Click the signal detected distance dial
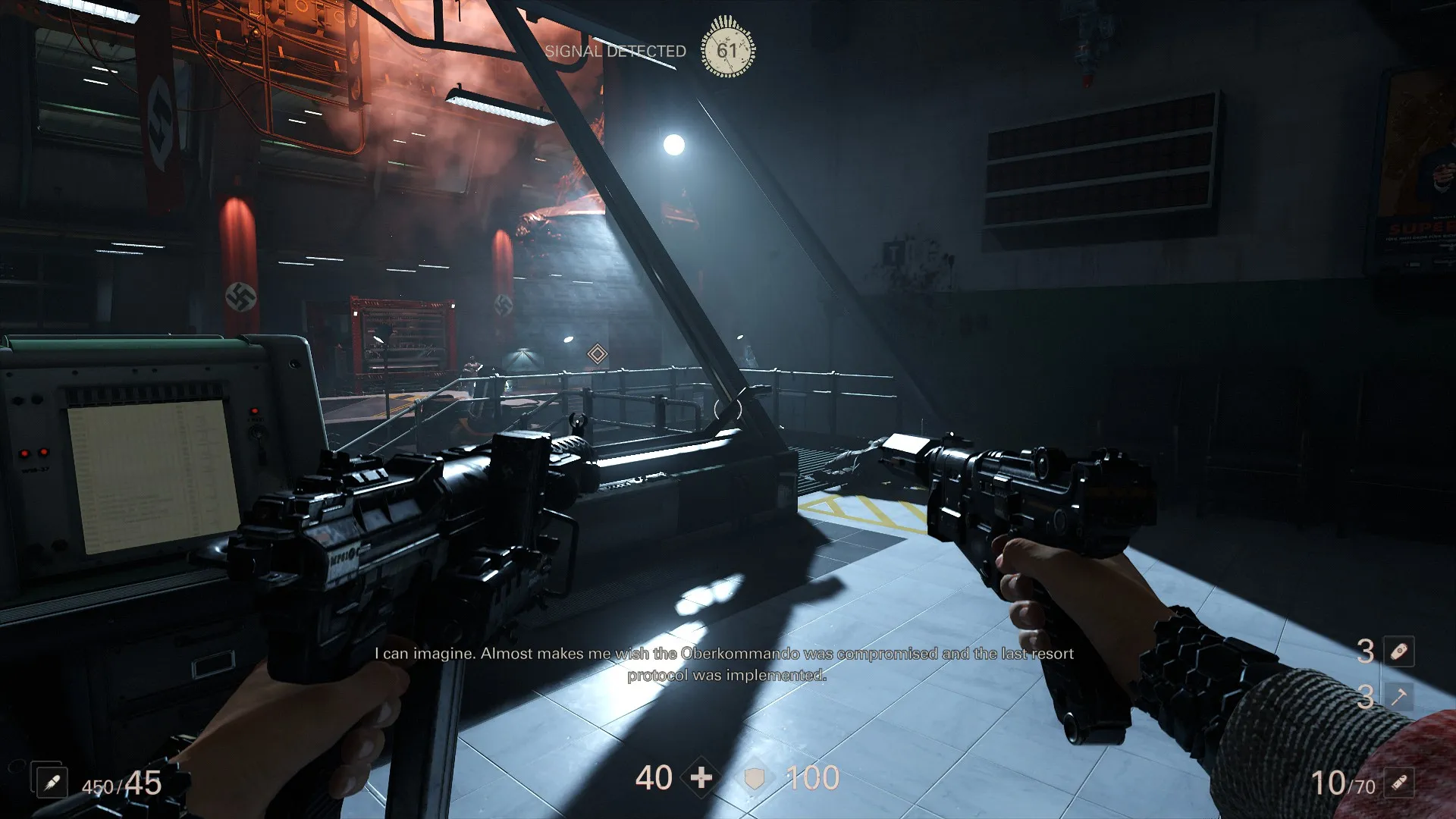This screenshot has width=1456, height=819. point(727,50)
